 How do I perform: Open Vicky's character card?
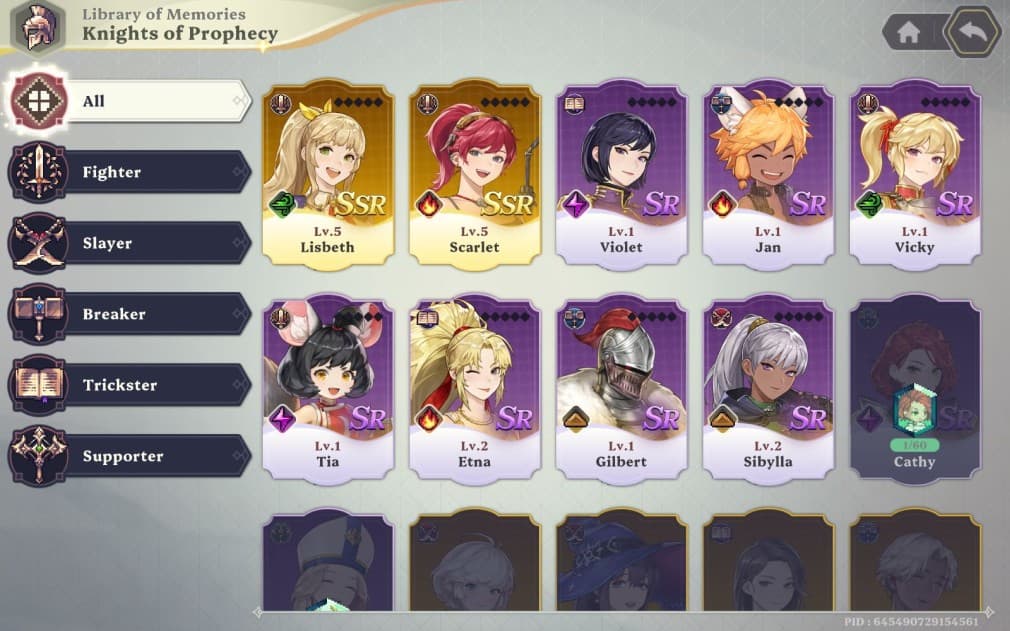tap(915, 175)
